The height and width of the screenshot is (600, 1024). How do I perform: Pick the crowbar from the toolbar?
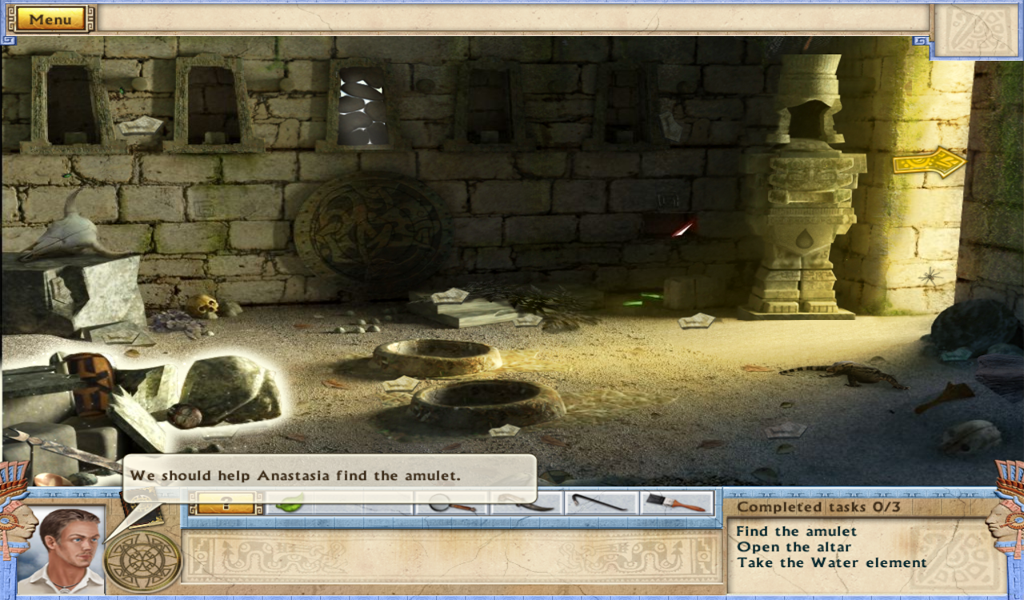pyautogui.click(x=600, y=503)
